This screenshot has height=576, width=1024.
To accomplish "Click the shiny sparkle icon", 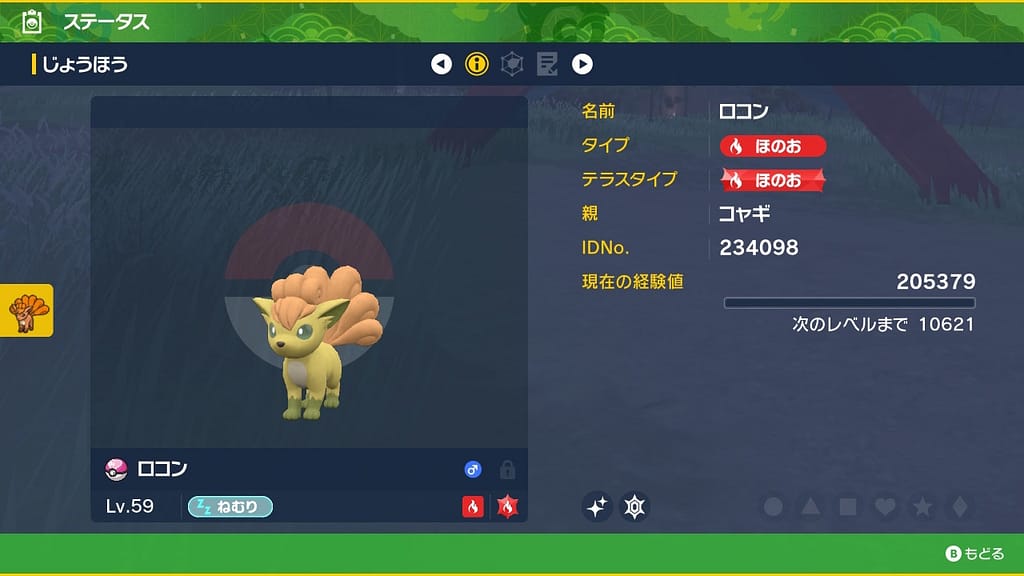I will (597, 507).
